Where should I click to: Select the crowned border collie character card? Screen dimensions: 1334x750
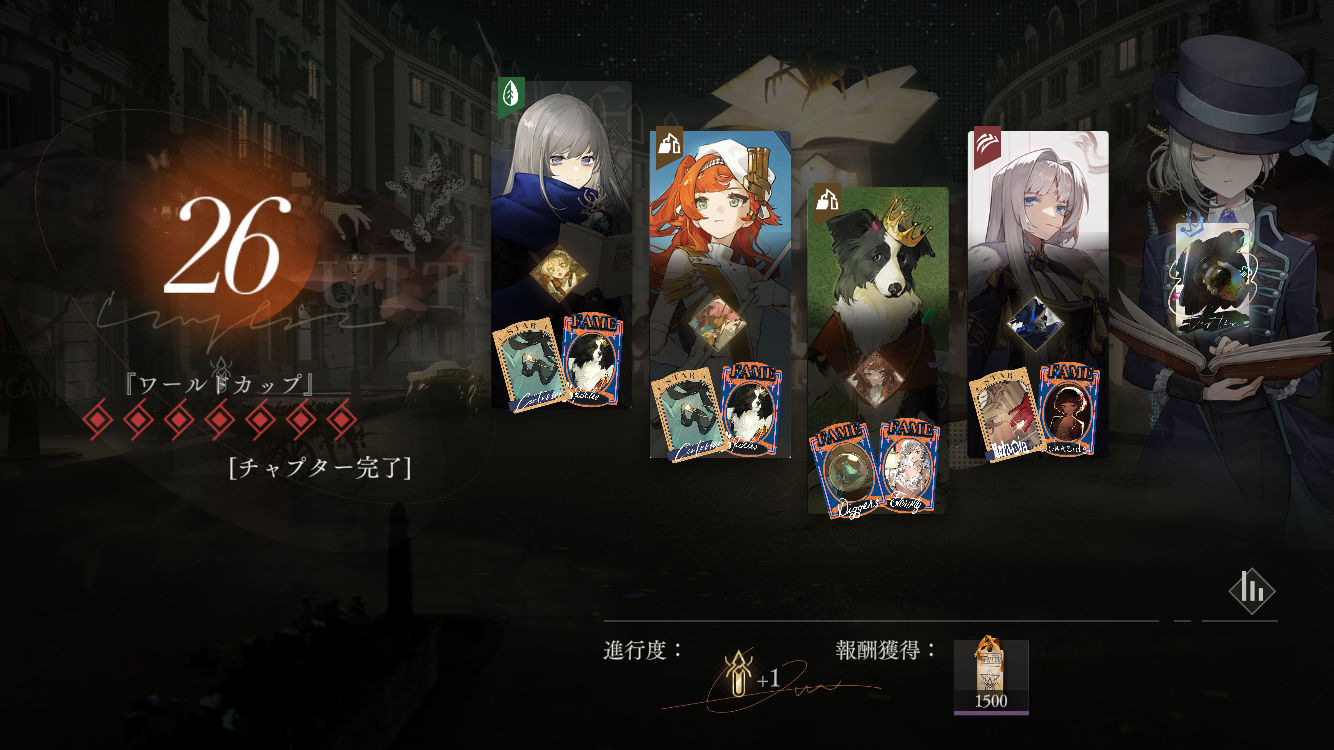(x=877, y=290)
